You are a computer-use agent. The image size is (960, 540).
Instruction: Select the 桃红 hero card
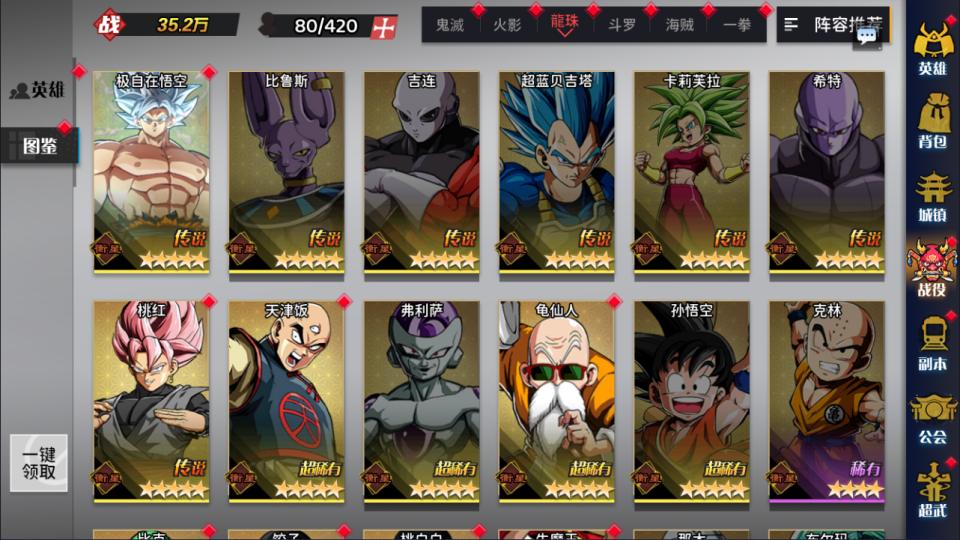click(151, 400)
